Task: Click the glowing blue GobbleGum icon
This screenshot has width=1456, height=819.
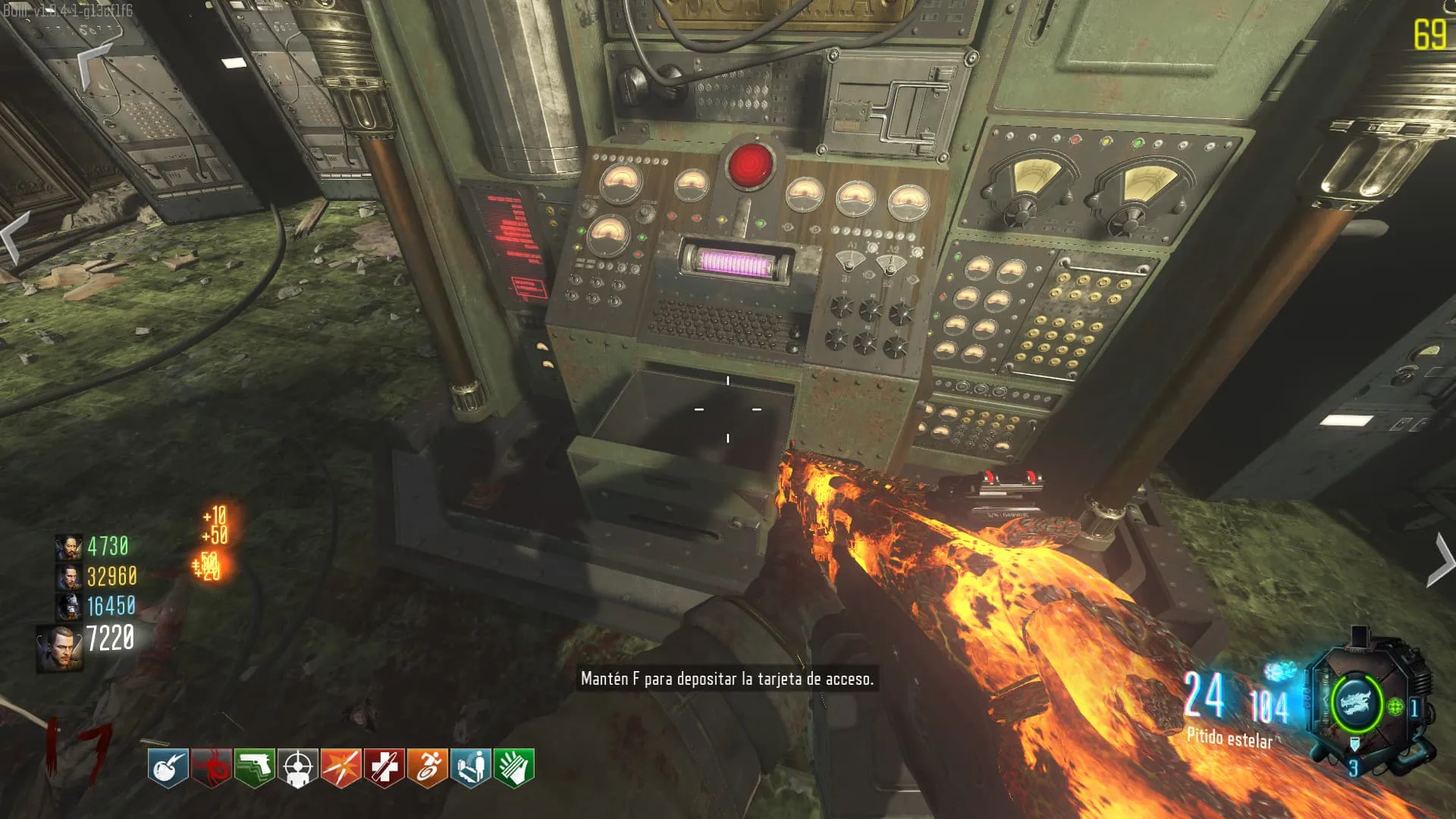Action: click(x=1280, y=671)
